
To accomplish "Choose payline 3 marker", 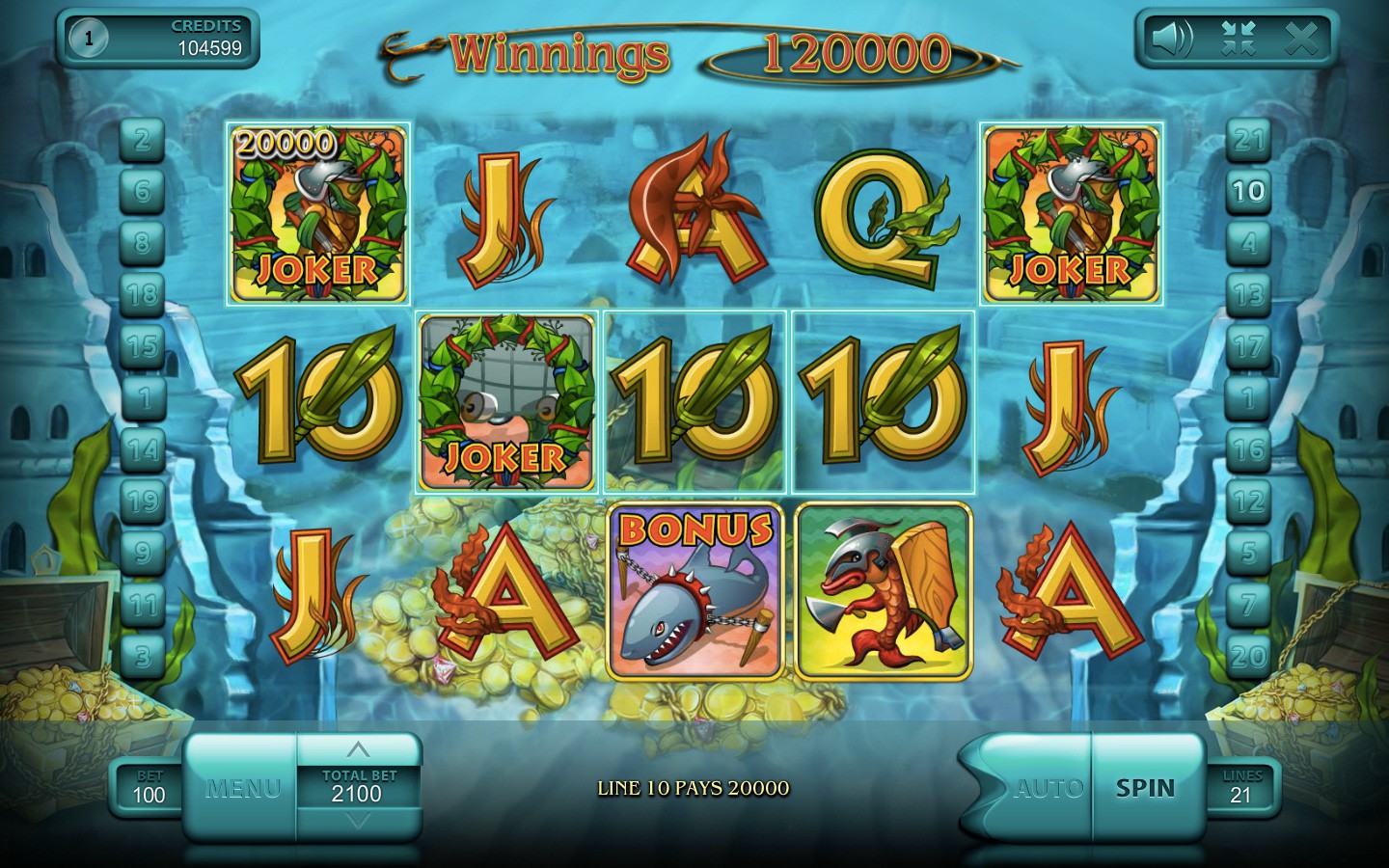I will (x=143, y=657).
